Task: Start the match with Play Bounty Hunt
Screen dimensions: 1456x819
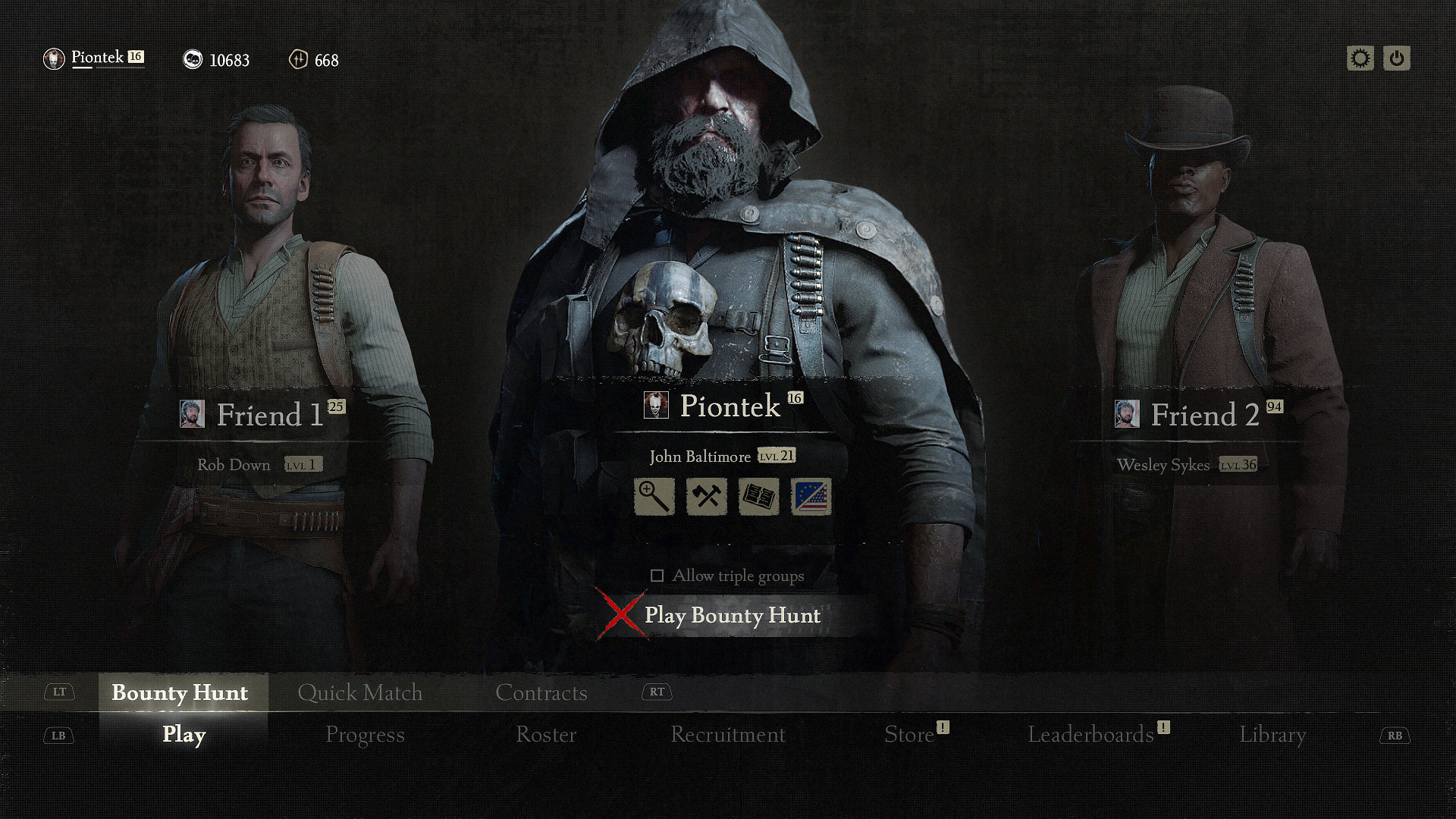Action: [x=731, y=615]
